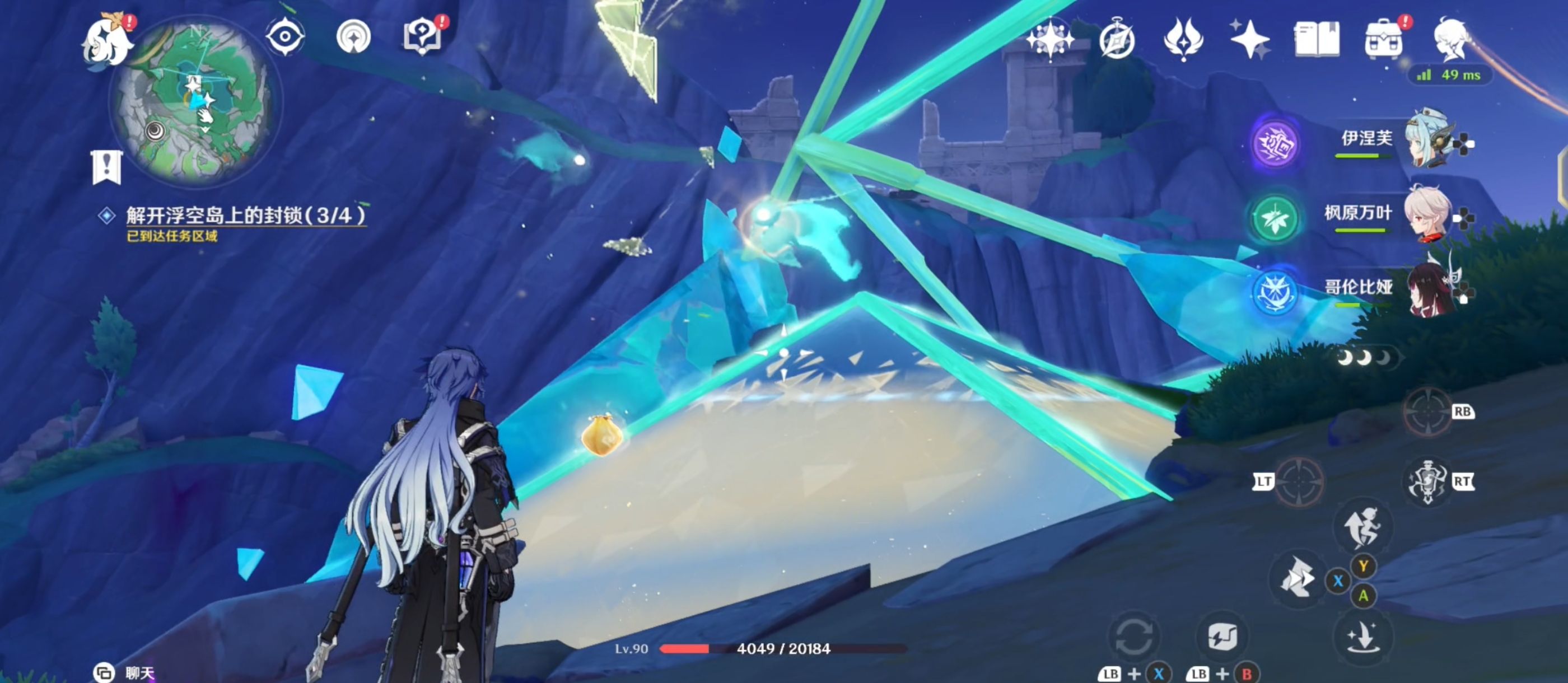
Task: Activate the eye-shaped elemental sight icon
Action: click(285, 36)
